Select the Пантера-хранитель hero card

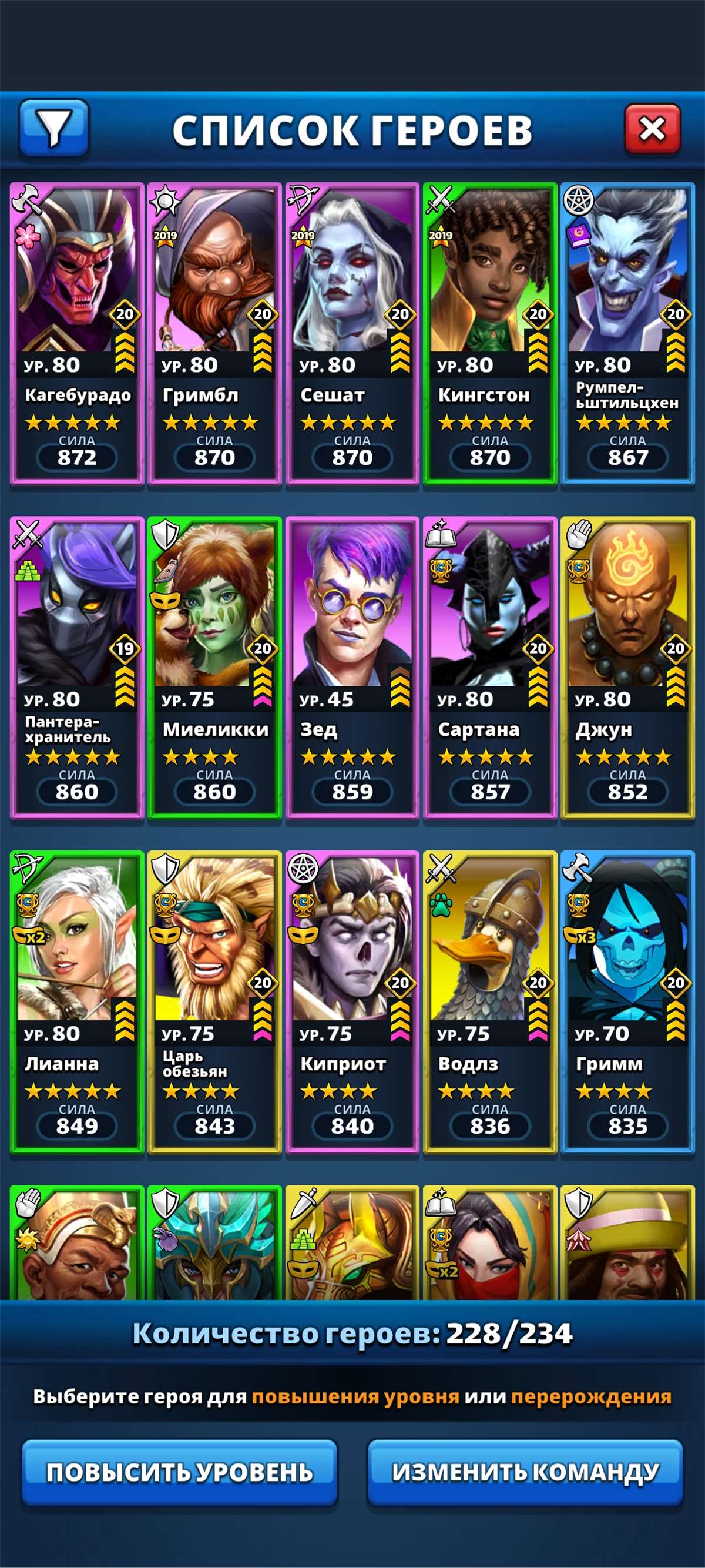pyautogui.click(x=77, y=667)
